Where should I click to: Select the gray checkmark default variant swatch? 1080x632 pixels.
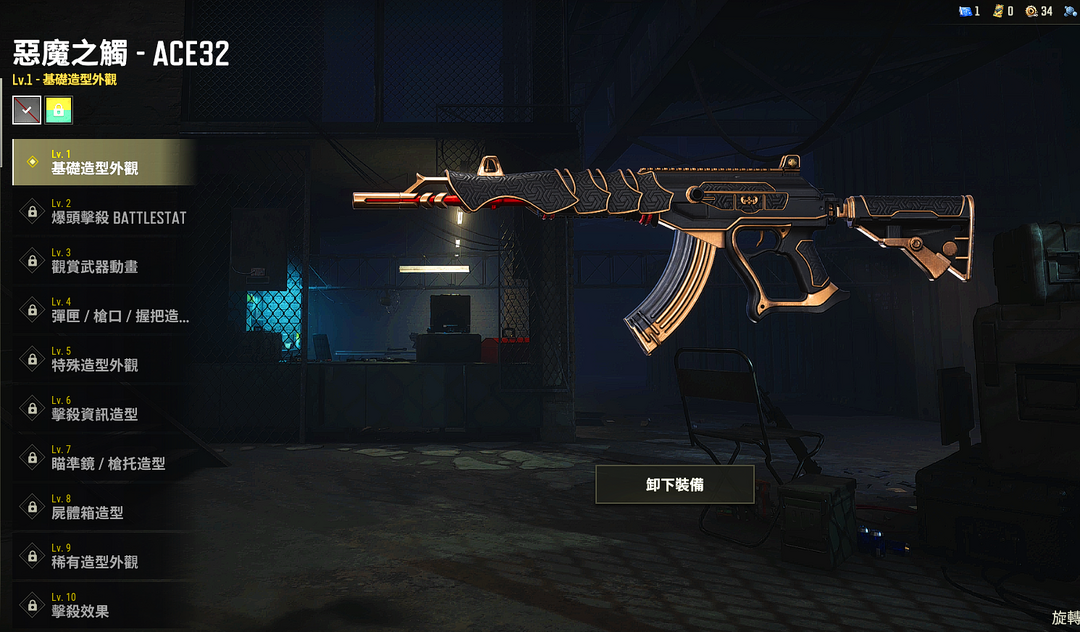[x=27, y=110]
